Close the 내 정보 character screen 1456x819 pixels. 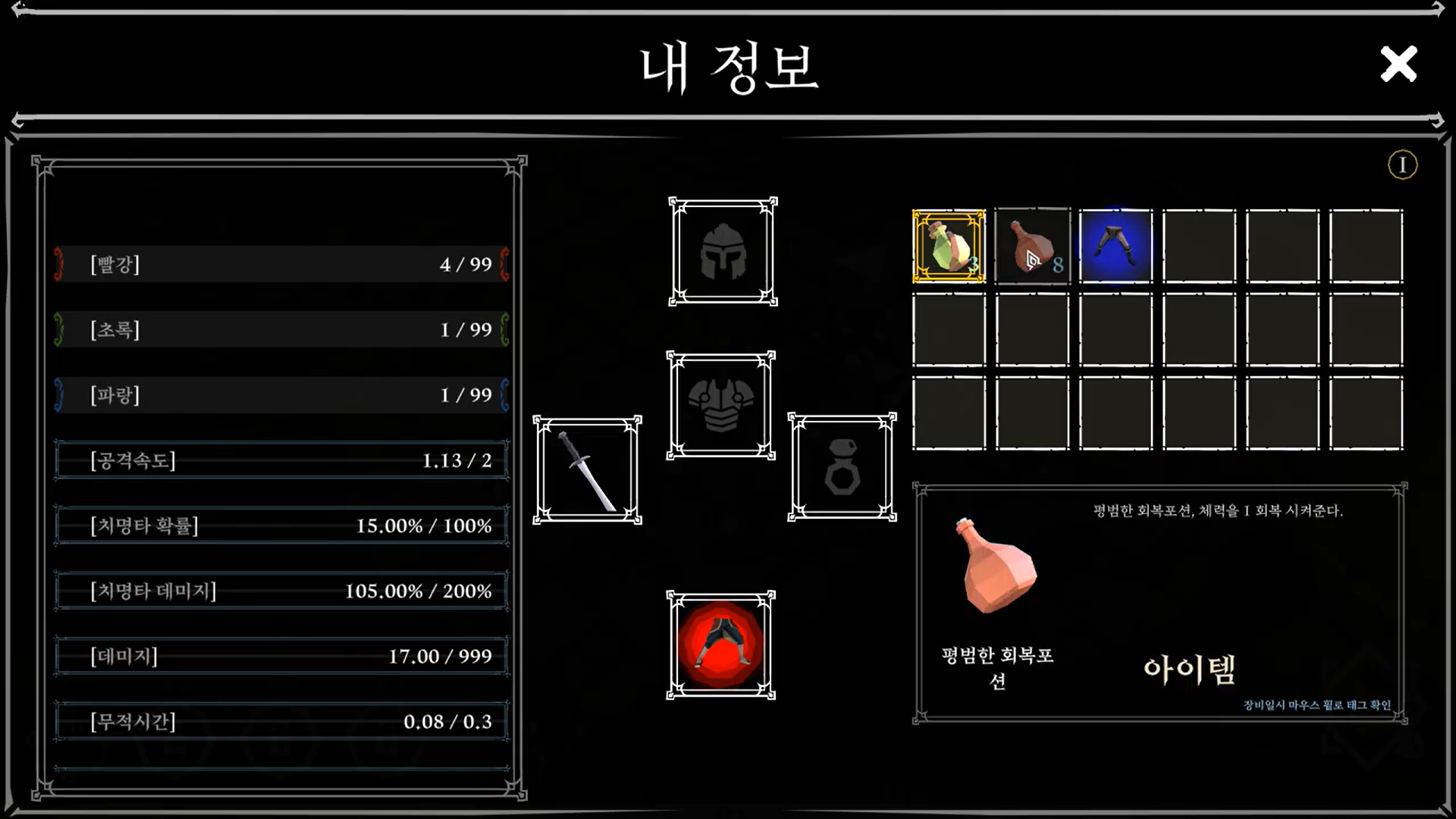coord(1398,64)
